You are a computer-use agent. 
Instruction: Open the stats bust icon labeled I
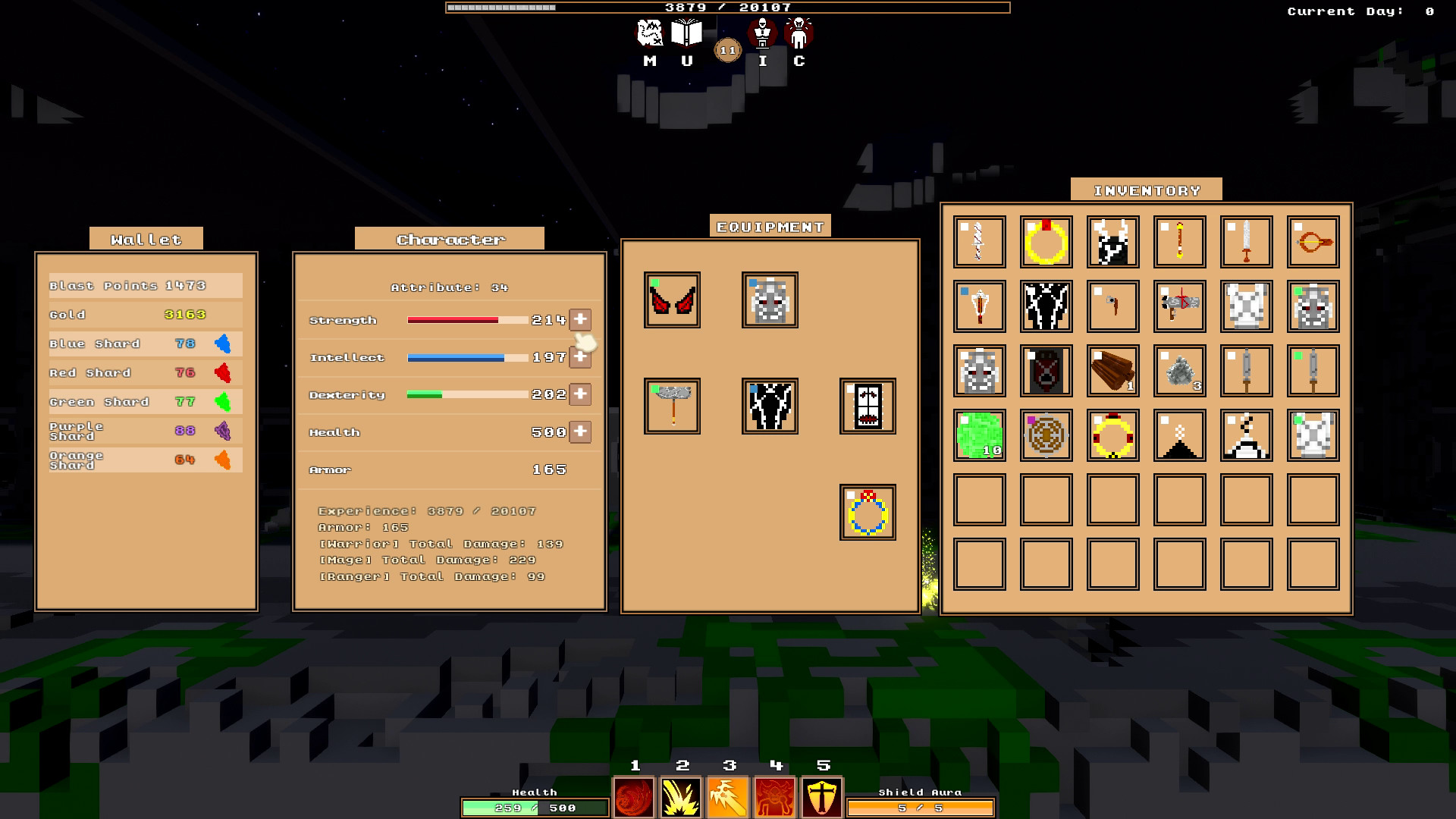pos(761,34)
